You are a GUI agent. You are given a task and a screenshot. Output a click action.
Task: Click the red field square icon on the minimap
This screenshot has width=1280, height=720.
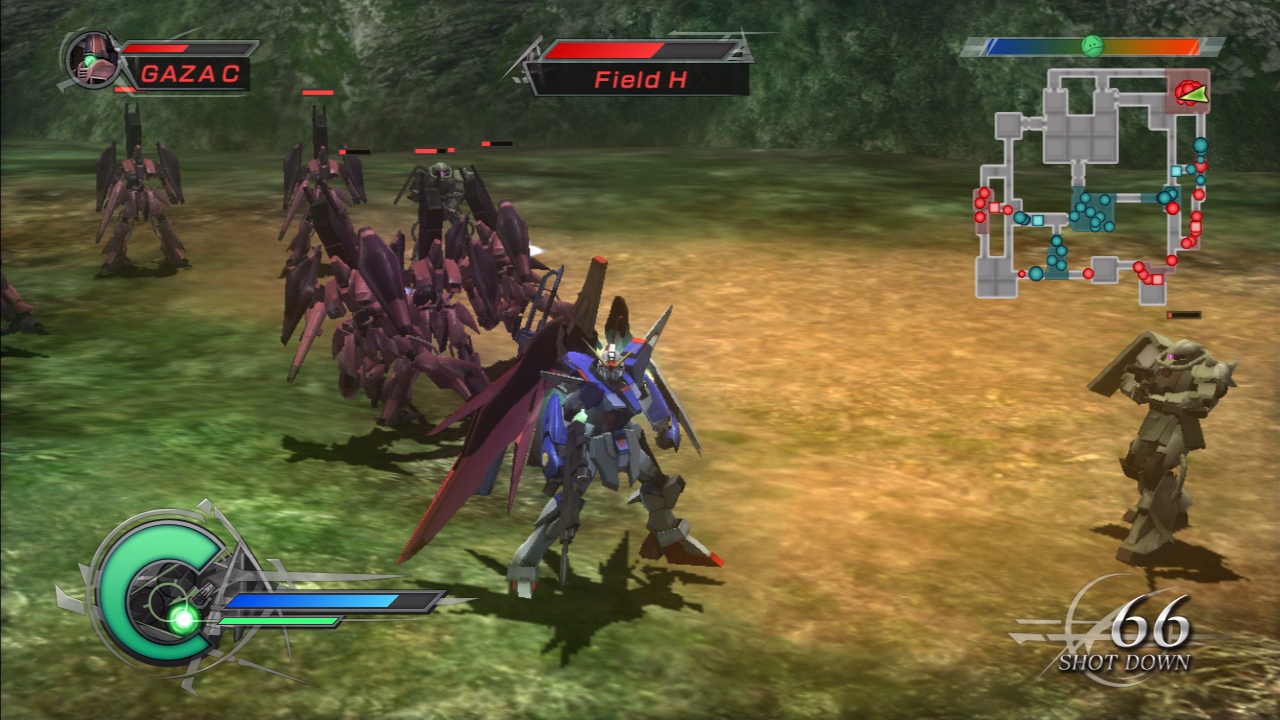pyautogui.click(x=993, y=207)
